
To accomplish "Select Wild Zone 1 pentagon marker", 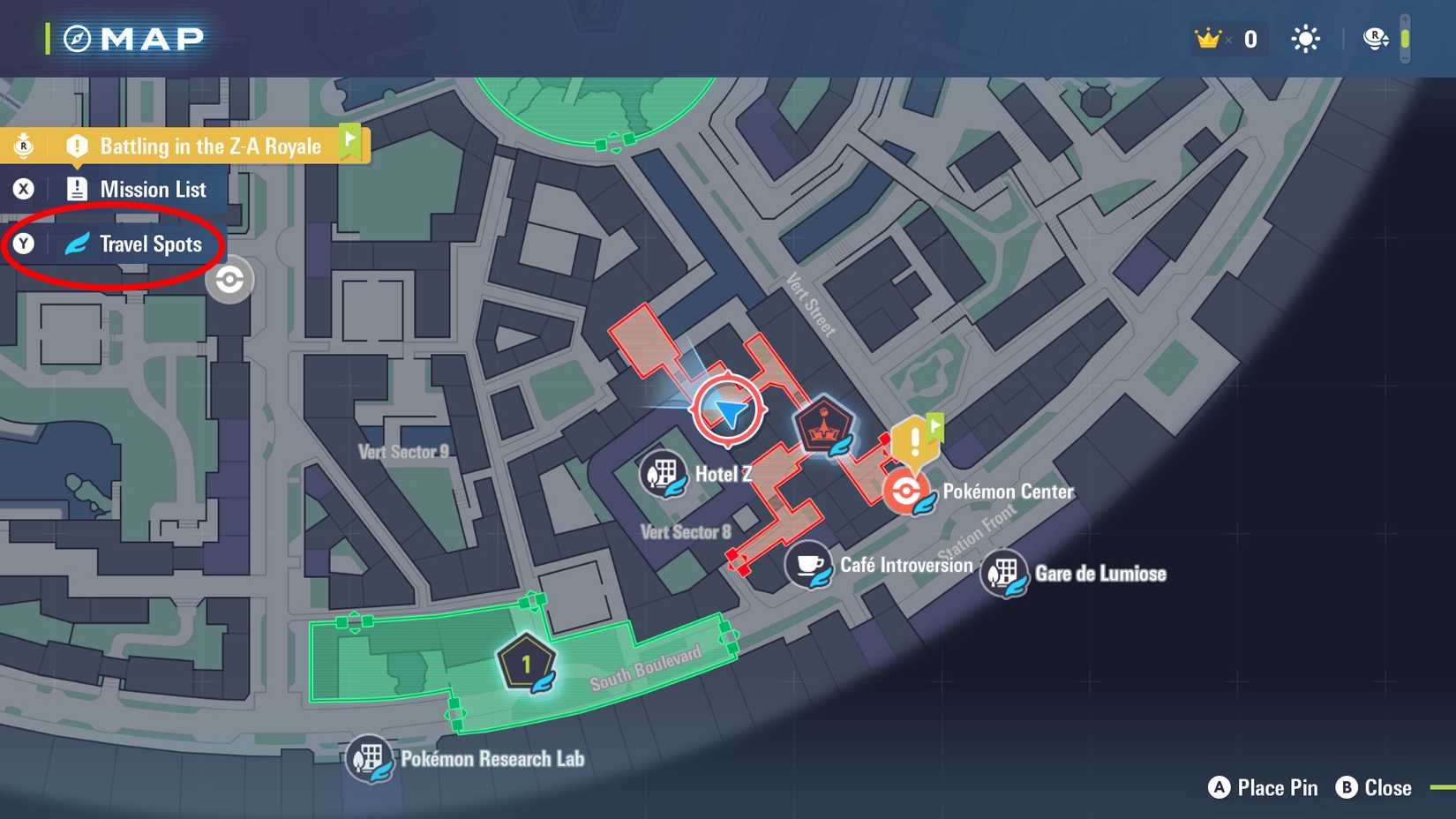I will point(524,662).
